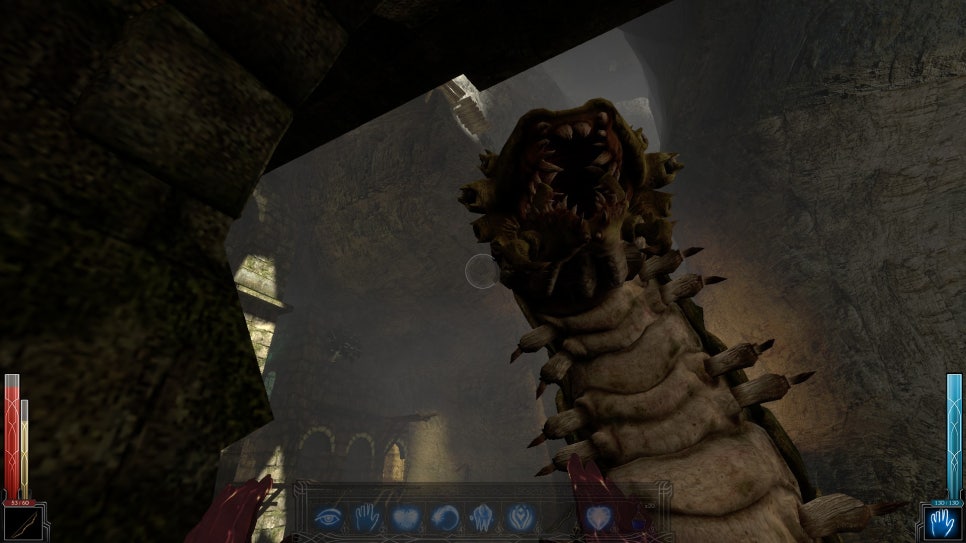Image resolution: width=966 pixels, height=543 pixels.
Task: Activate the heart spell beside the hotbar hand
Action: pos(404,517)
